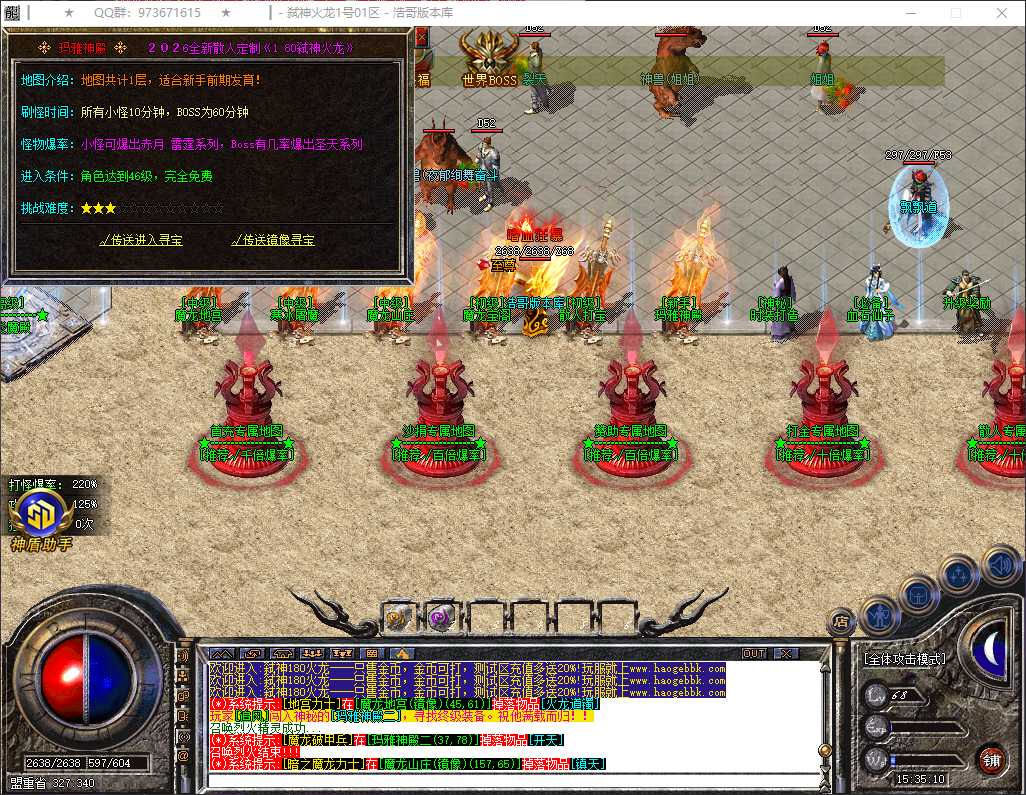The width and height of the screenshot is (1026, 795).
Task: Open the red 铺 stall button
Action: click(x=991, y=758)
